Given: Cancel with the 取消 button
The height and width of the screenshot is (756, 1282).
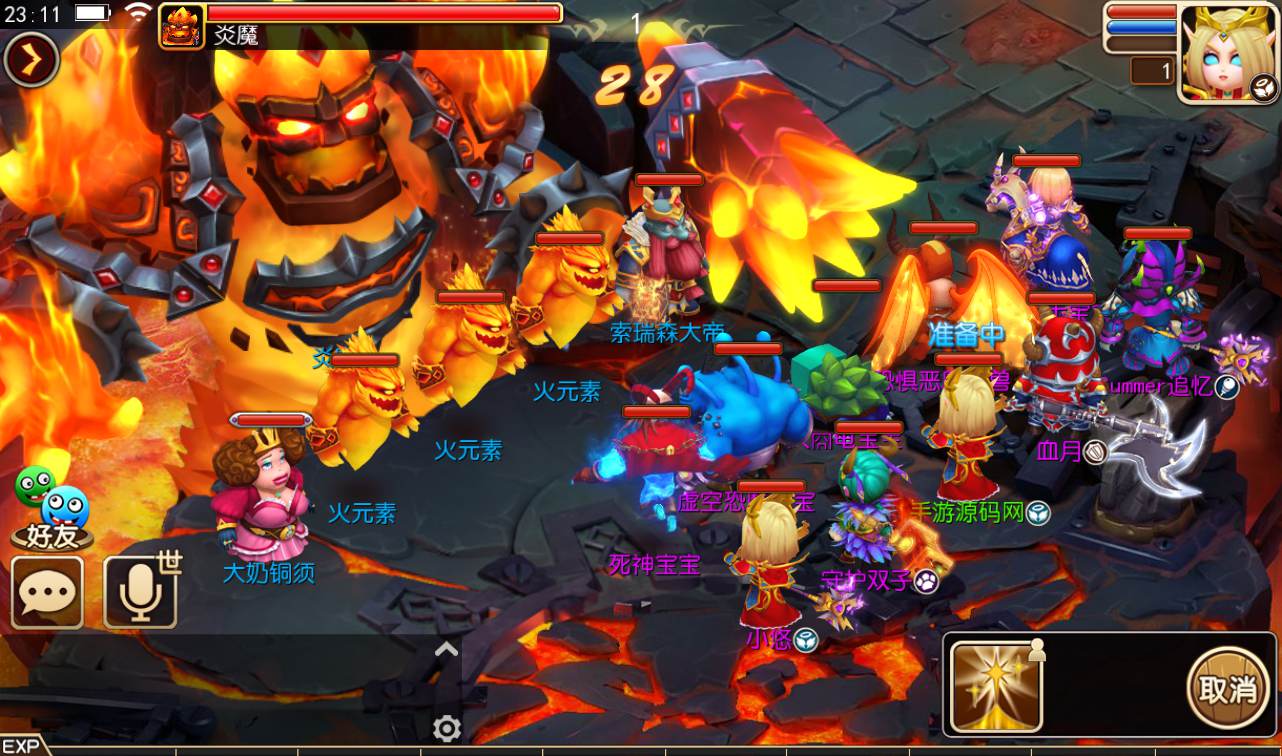Looking at the screenshot, I should click(1227, 688).
